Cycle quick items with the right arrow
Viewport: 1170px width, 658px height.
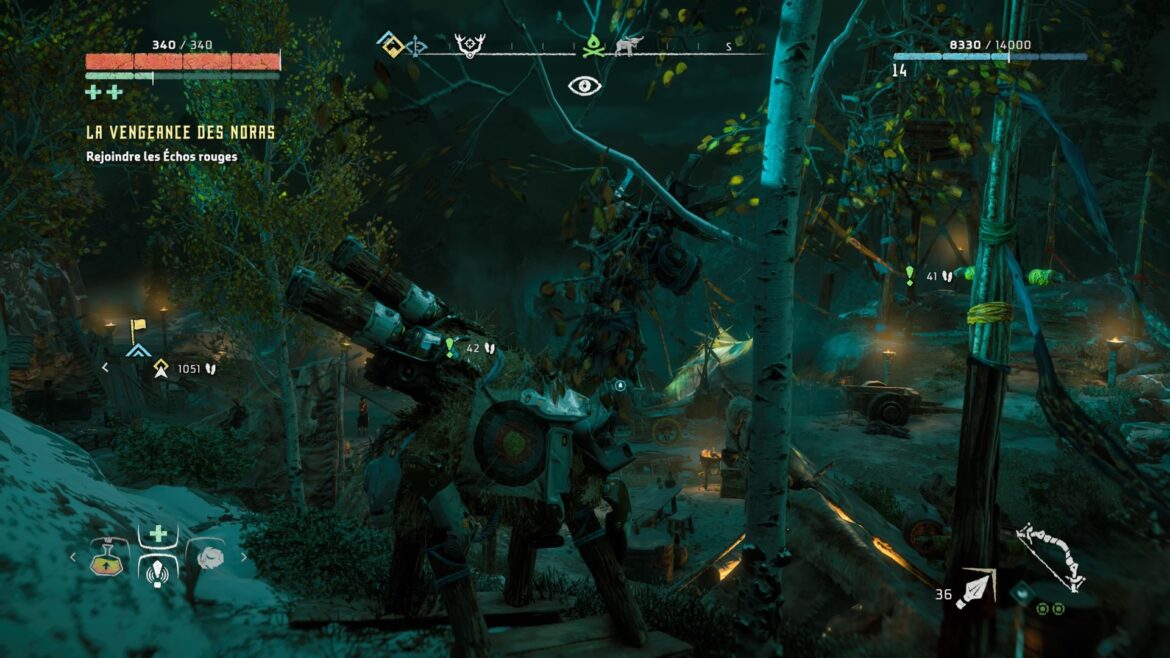pos(243,558)
